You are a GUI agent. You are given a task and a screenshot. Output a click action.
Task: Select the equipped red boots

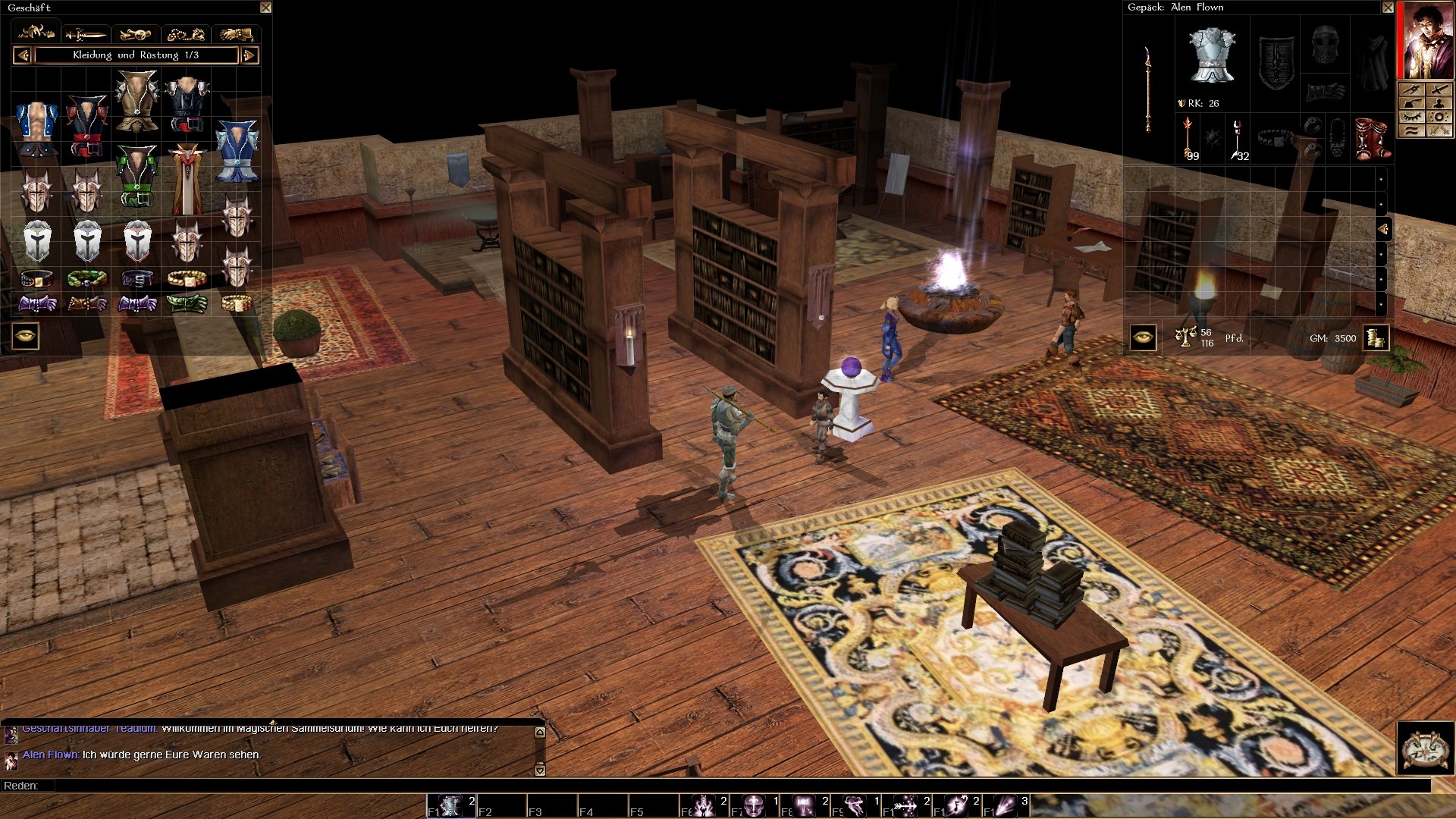point(1373,137)
